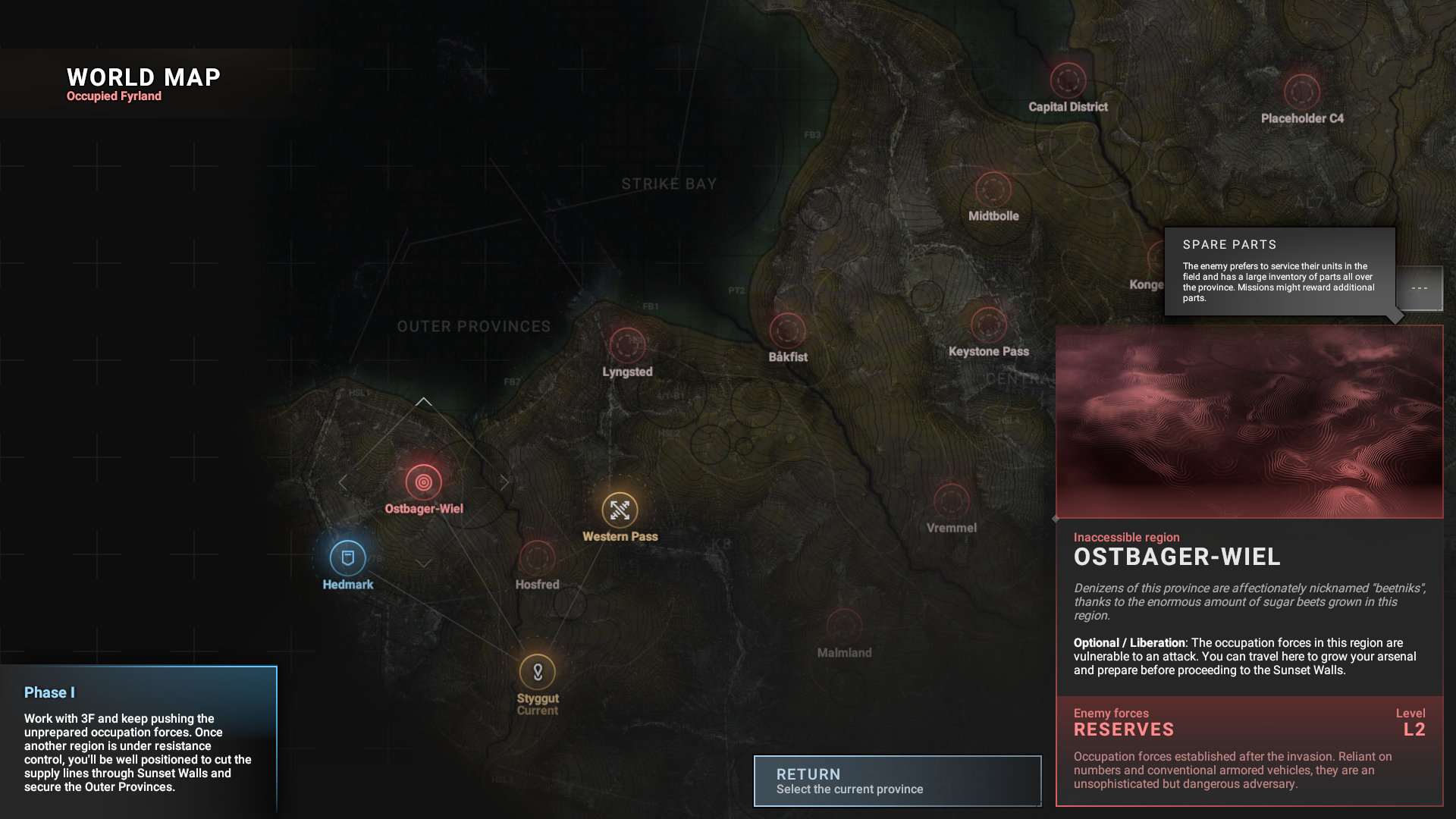This screenshot has height=819, width=1456.
Task: Select the Ostbager-Wiel province icon
Action: (423, 481)
